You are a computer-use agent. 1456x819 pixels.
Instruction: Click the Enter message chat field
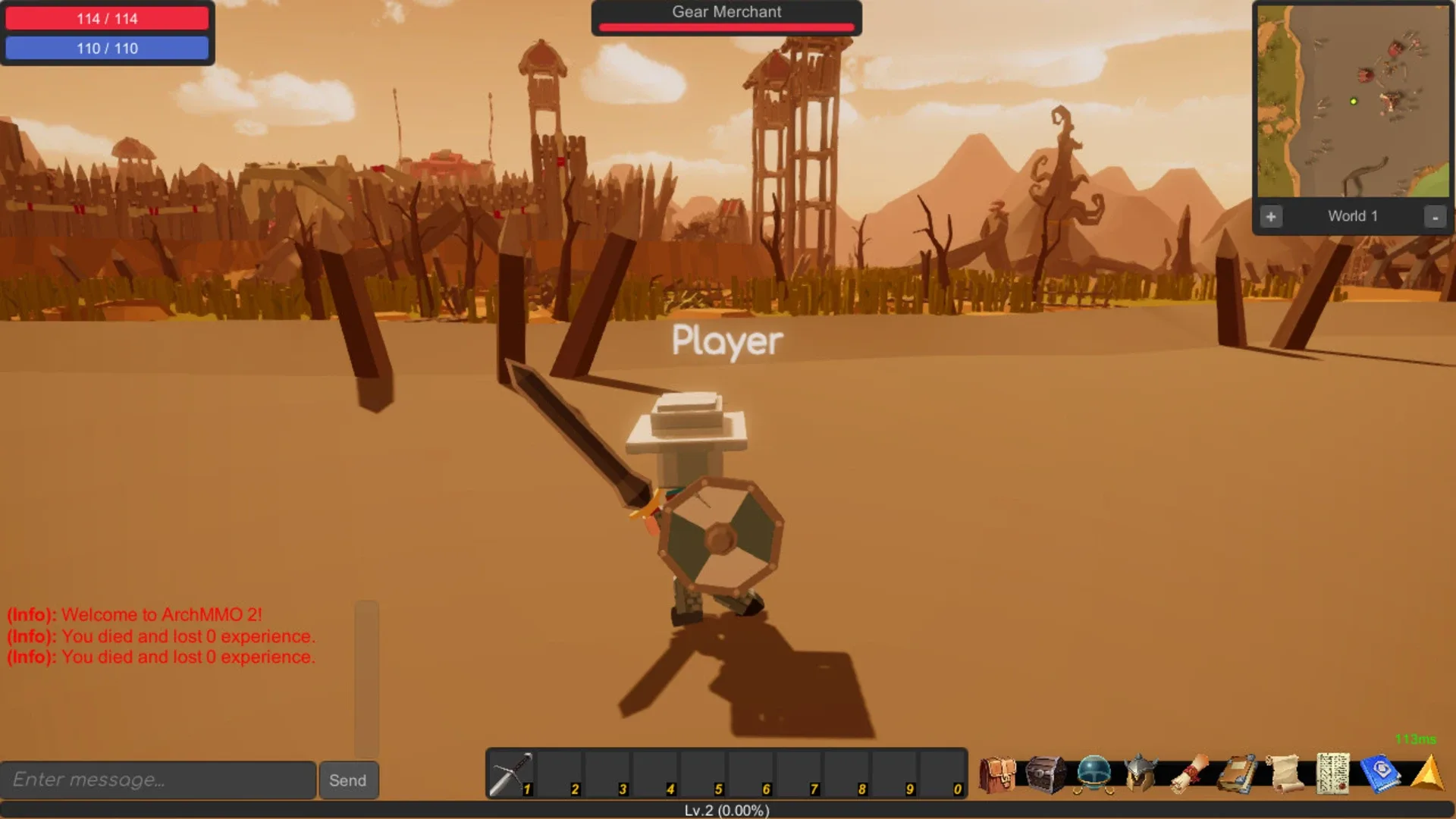(x=159, y=780)
